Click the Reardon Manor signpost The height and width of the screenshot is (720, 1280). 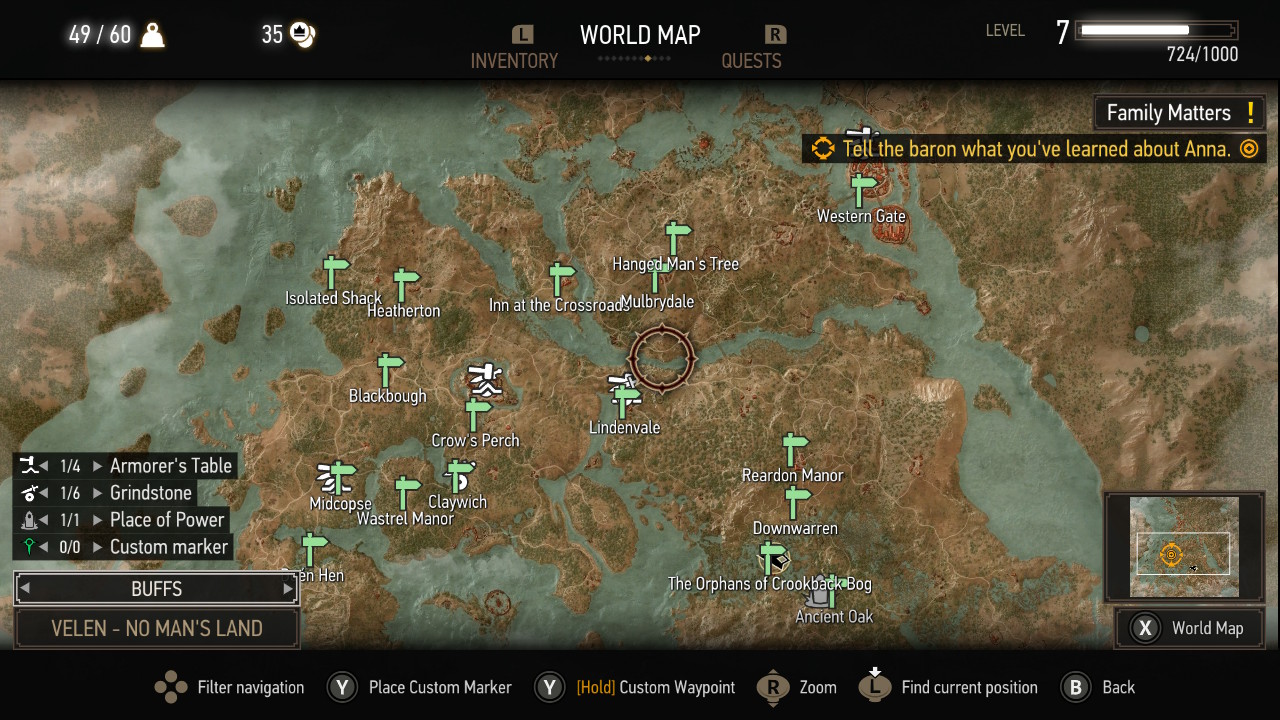(794, 449)
